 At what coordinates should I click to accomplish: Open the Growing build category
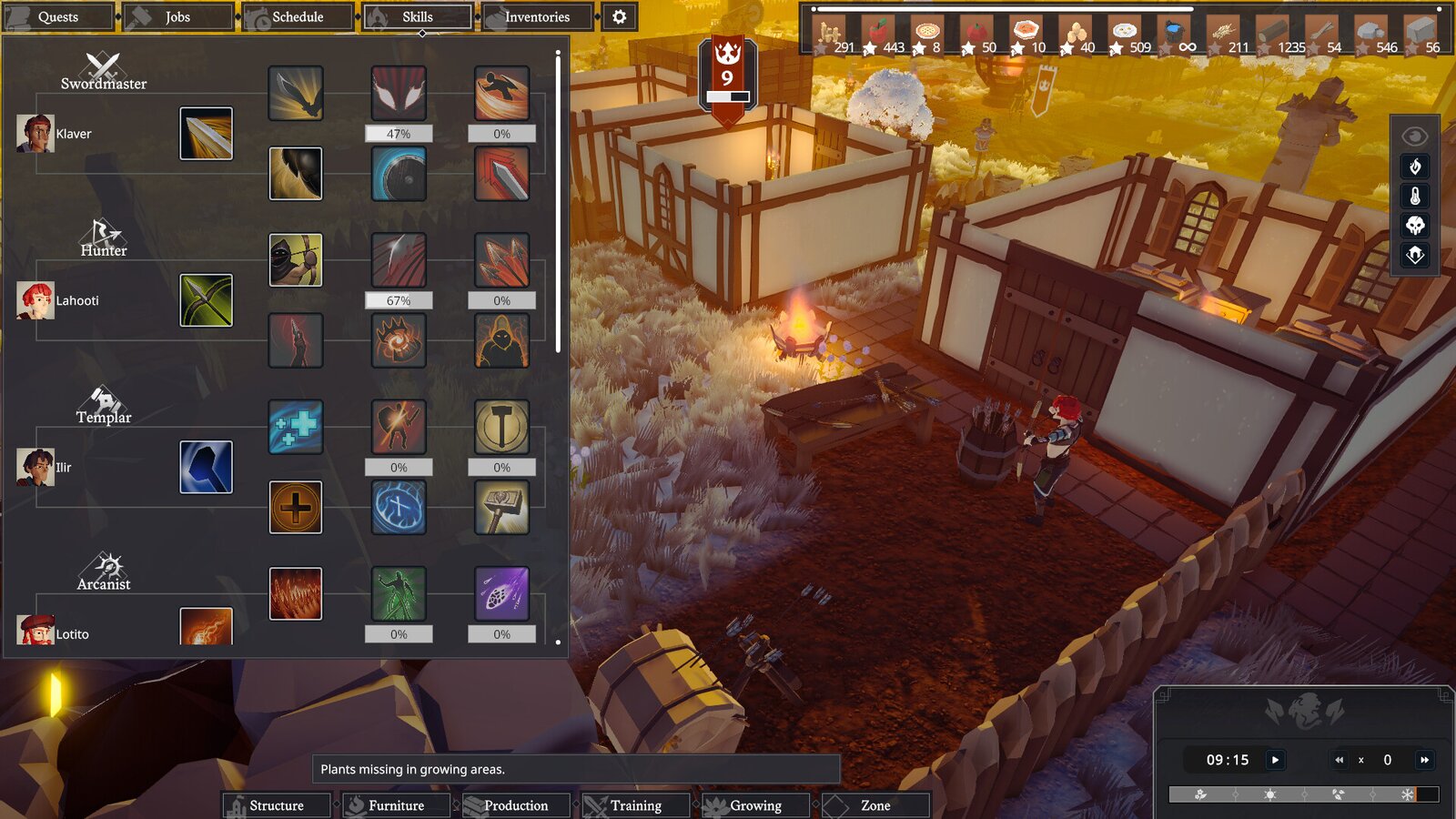[x=755, y=805]
